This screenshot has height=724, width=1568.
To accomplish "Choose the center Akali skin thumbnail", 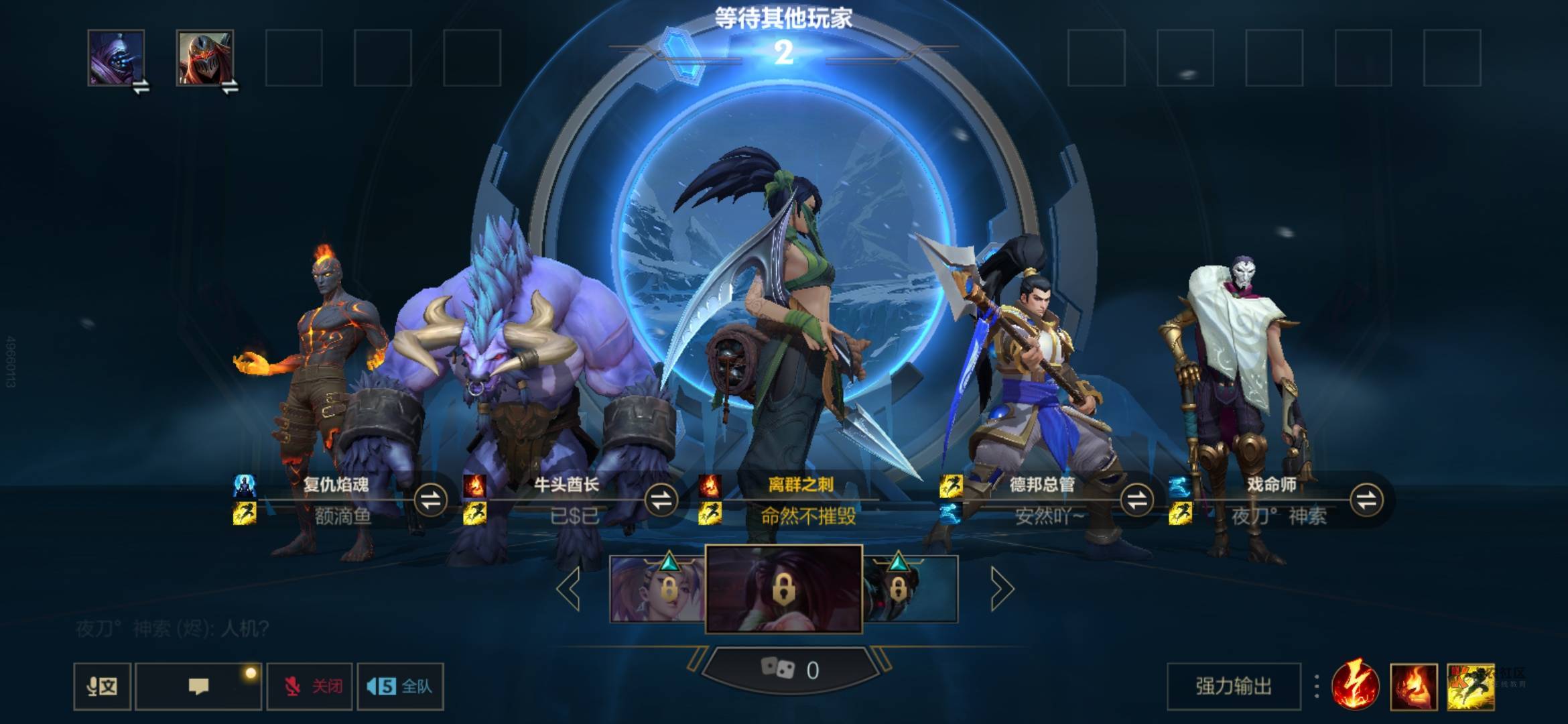I will [783, 589].
